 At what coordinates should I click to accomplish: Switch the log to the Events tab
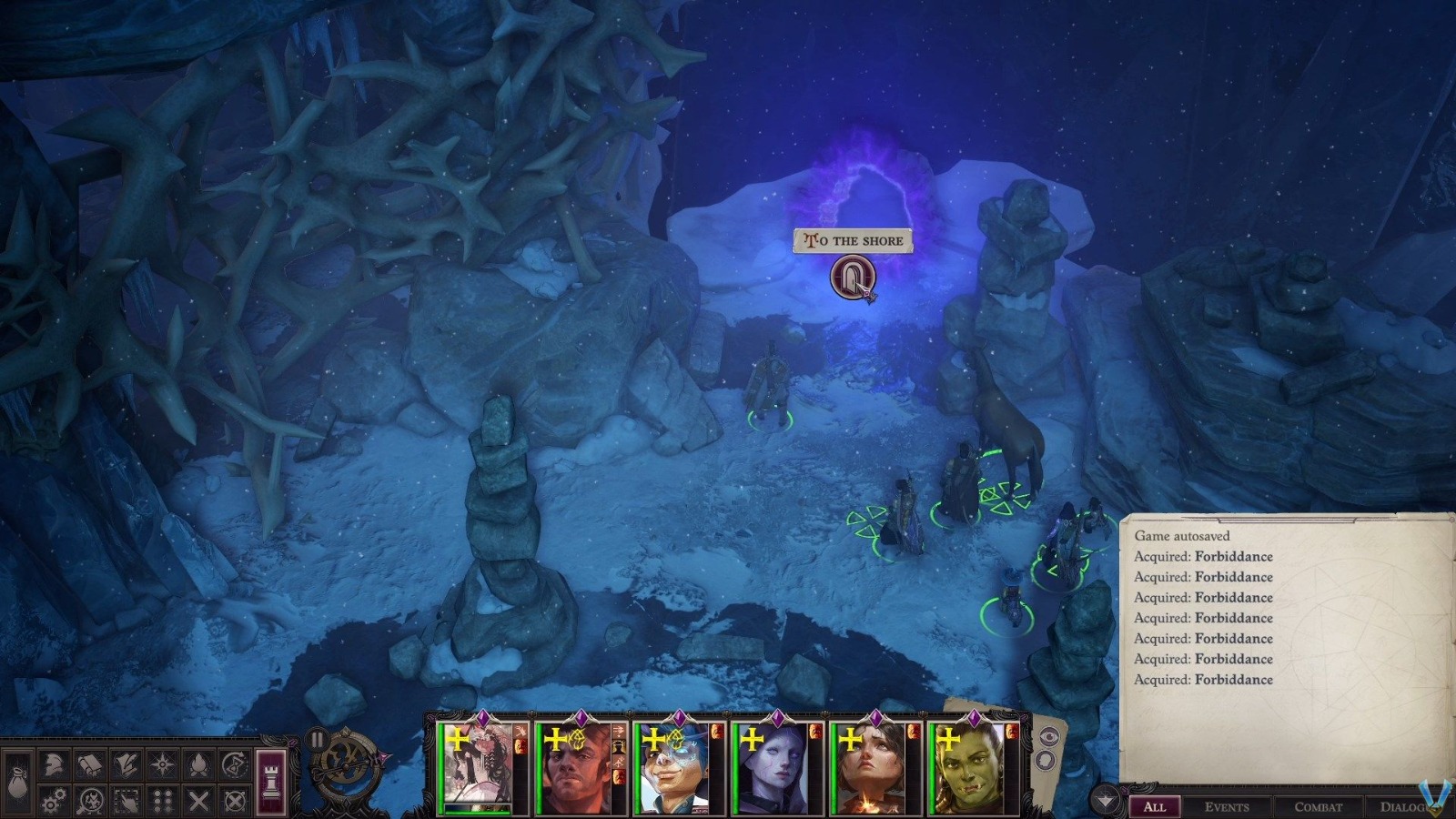click(1226, 806)
